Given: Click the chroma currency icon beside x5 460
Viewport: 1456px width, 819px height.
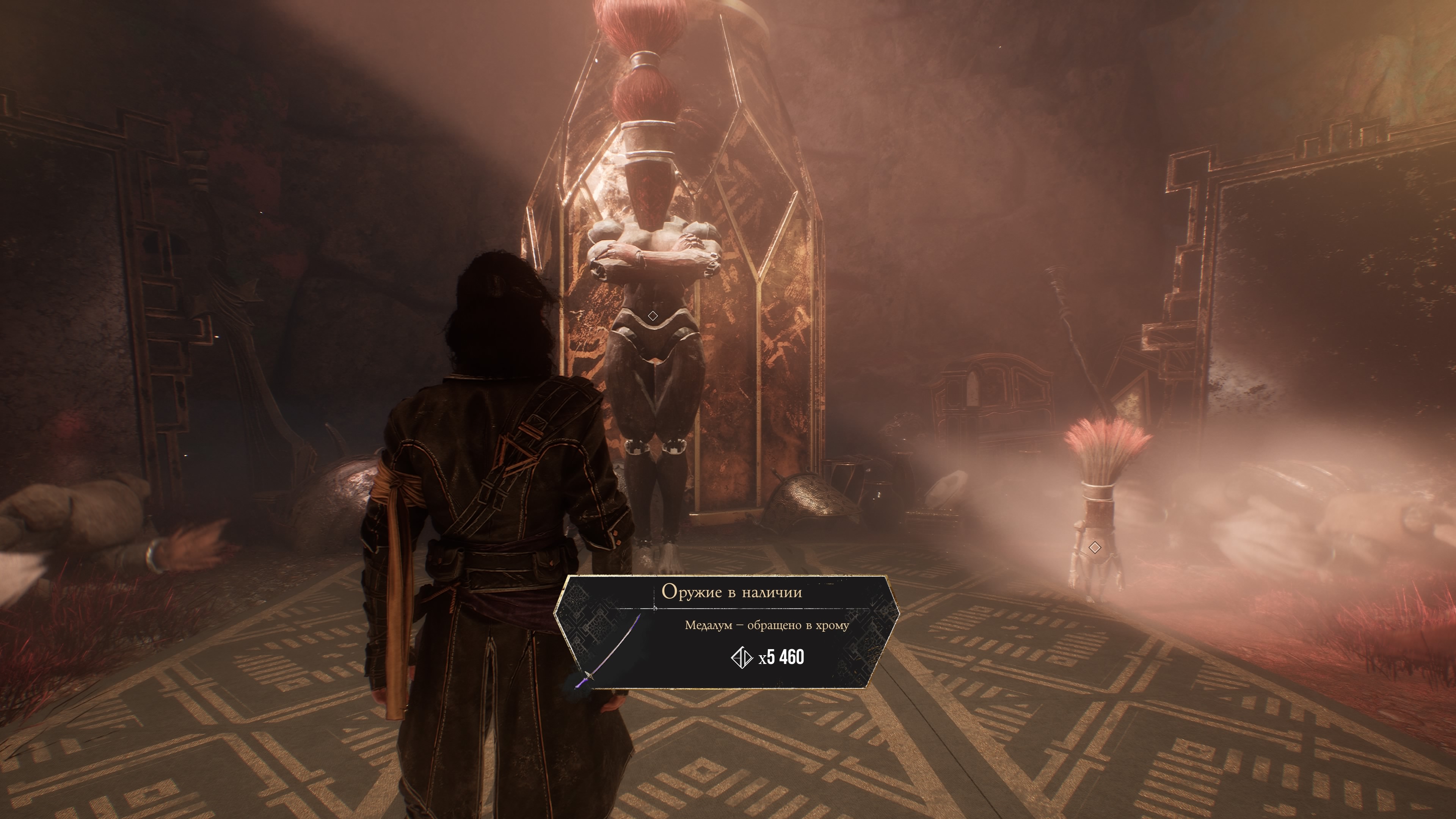Looking at the screenshot, I should pyautogui.click(x=741, y=657).
